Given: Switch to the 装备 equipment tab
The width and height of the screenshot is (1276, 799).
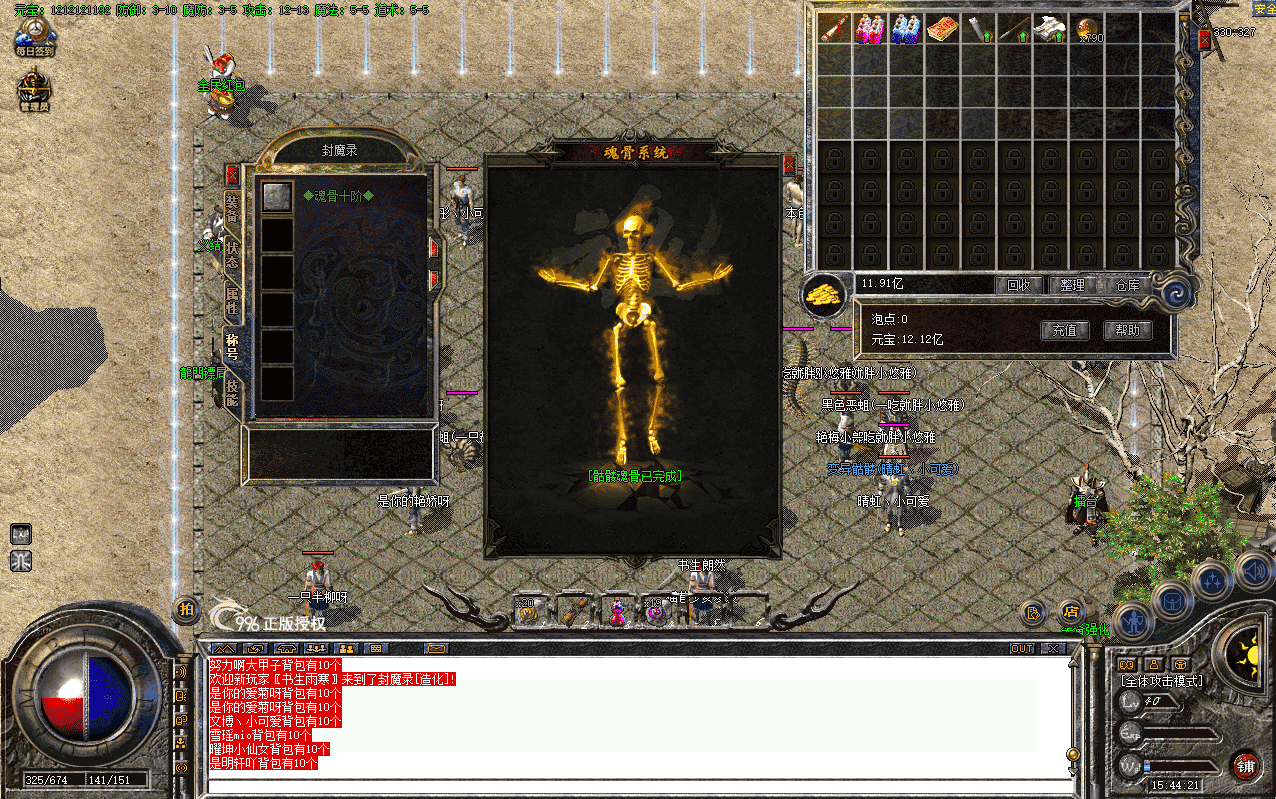Looking at the screenshot, I should click(232, 209).
